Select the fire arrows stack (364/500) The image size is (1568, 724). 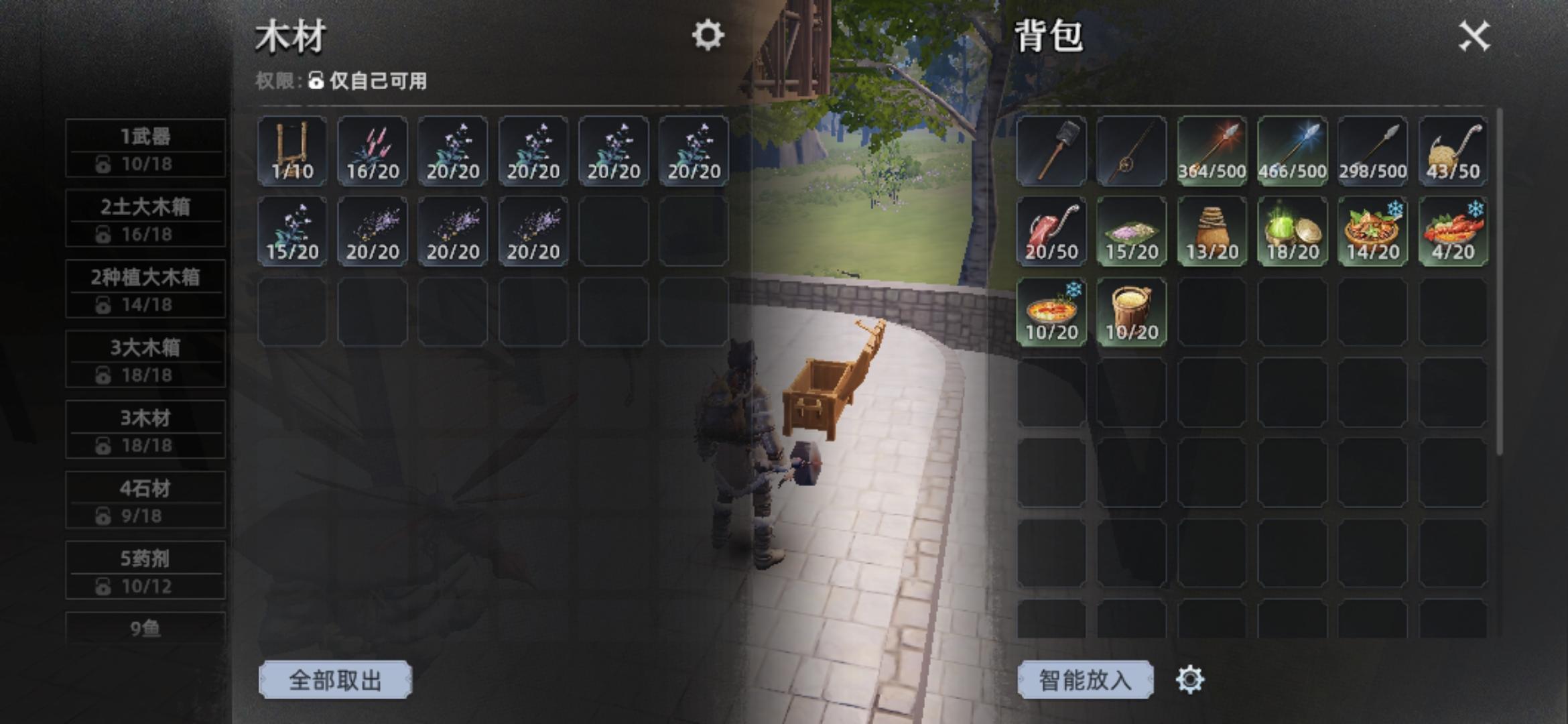(1212, 149)
